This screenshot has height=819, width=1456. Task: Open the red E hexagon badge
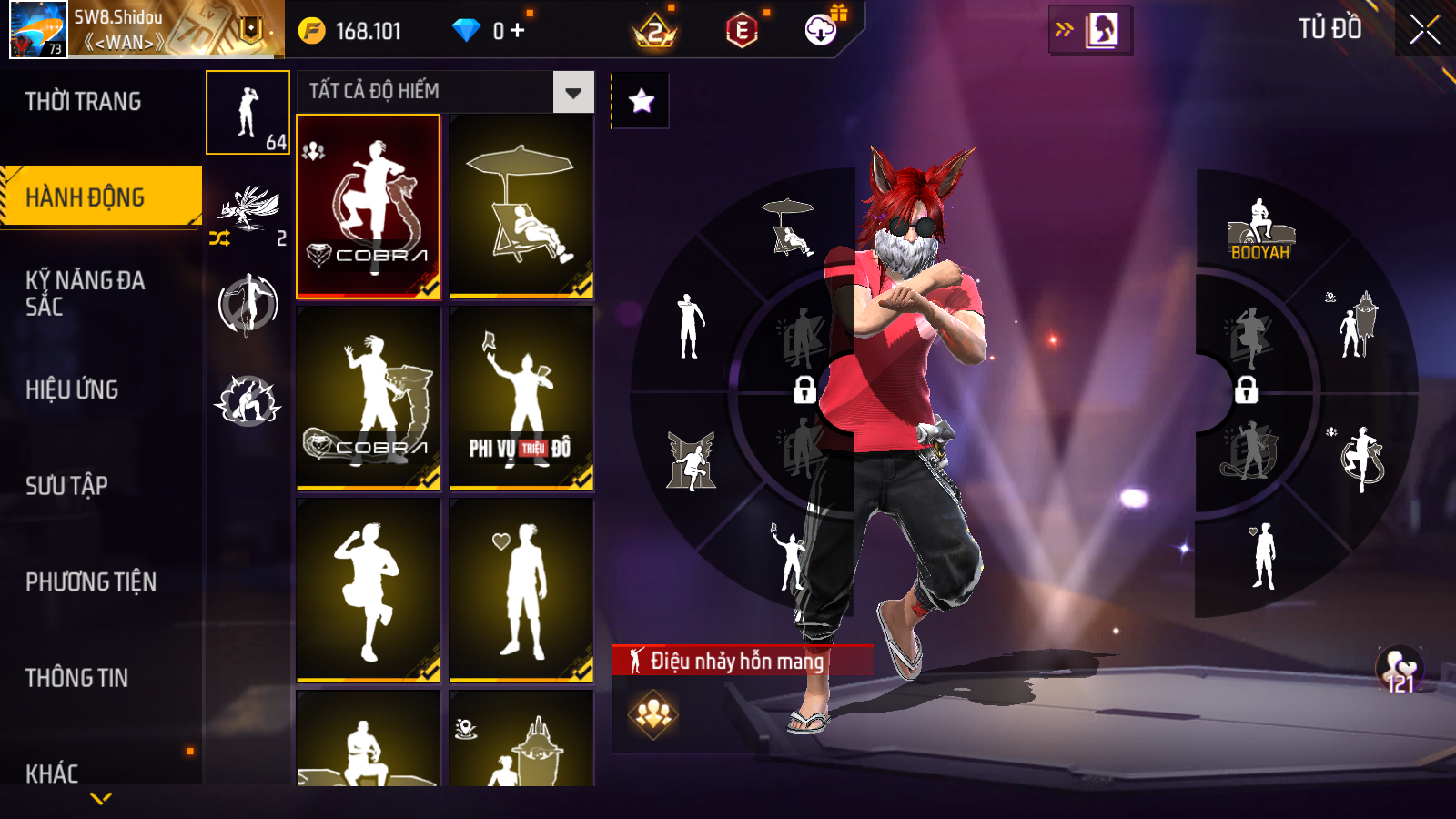point(742,31)
